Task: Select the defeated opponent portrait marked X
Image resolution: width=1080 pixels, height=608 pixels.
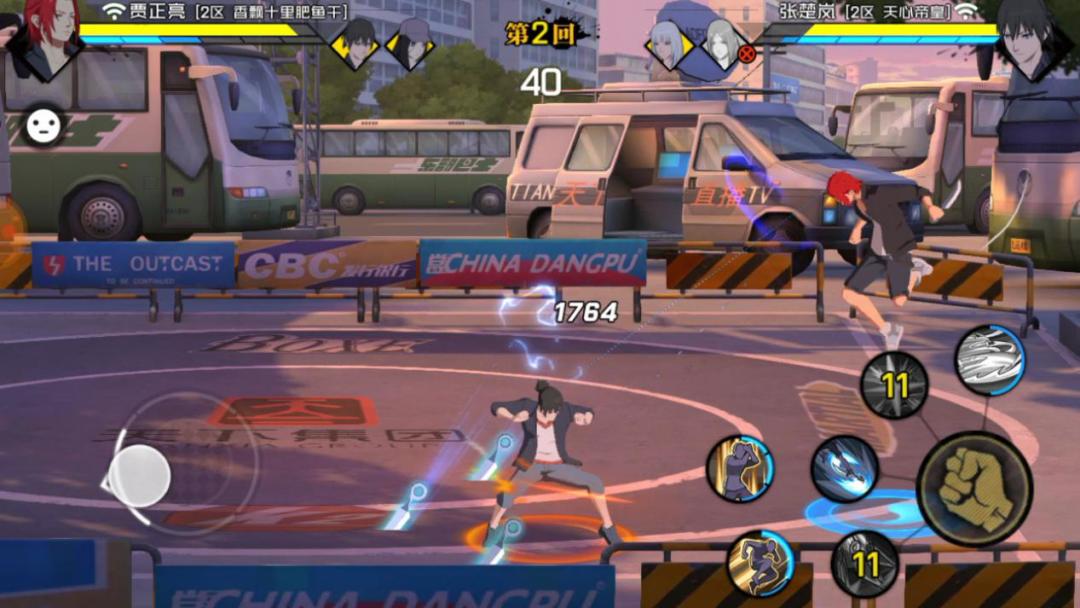Action: coord(723,44)
